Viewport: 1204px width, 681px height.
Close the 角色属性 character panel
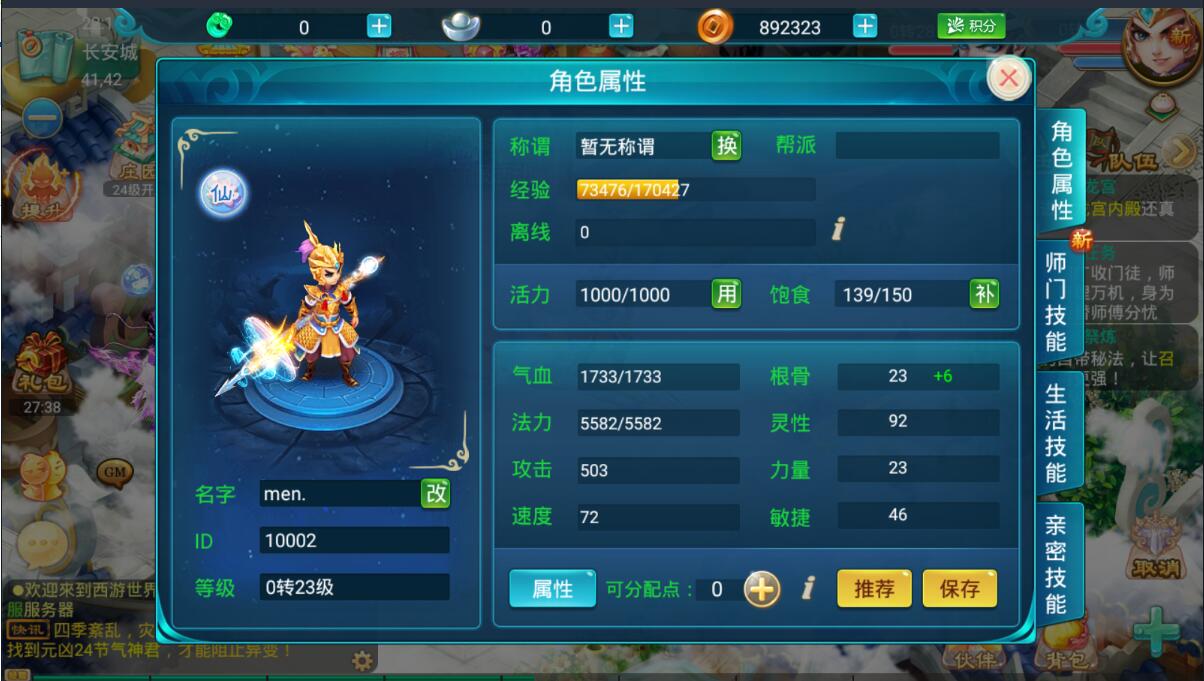click(1009, 79)
